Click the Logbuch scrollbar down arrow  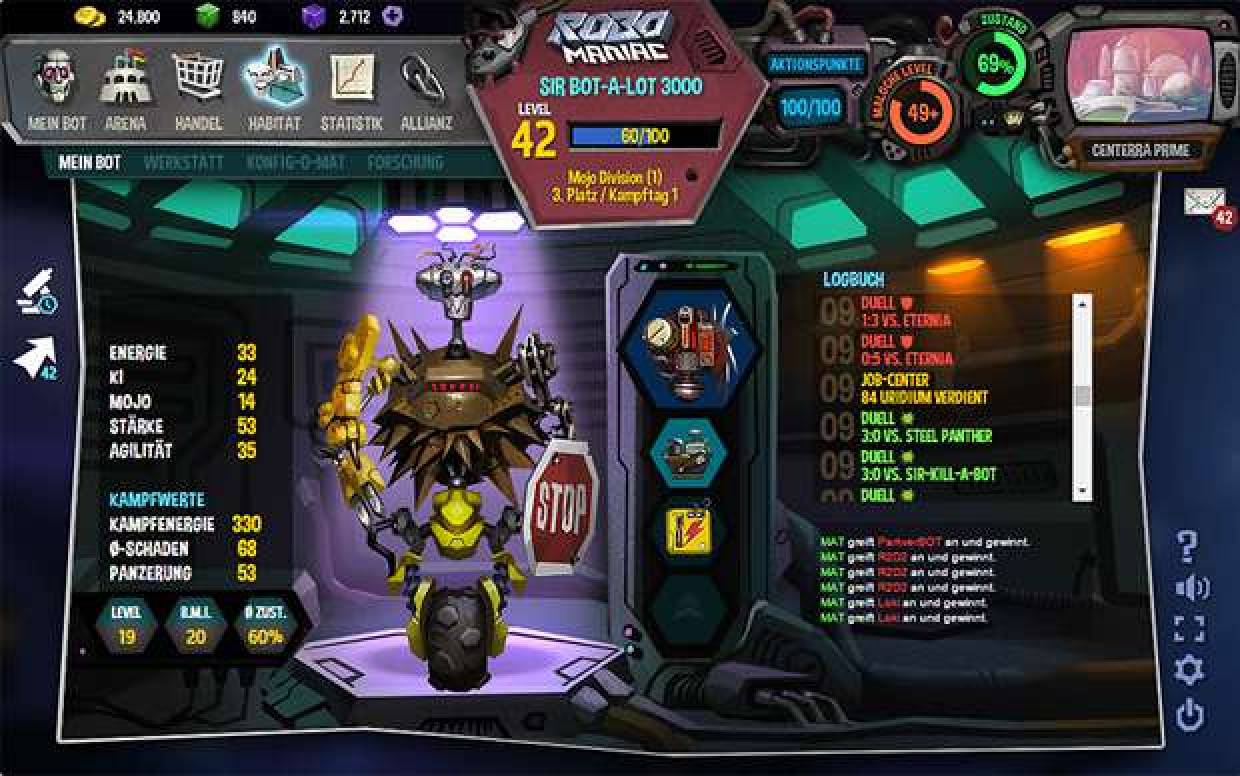[1081, 491]
